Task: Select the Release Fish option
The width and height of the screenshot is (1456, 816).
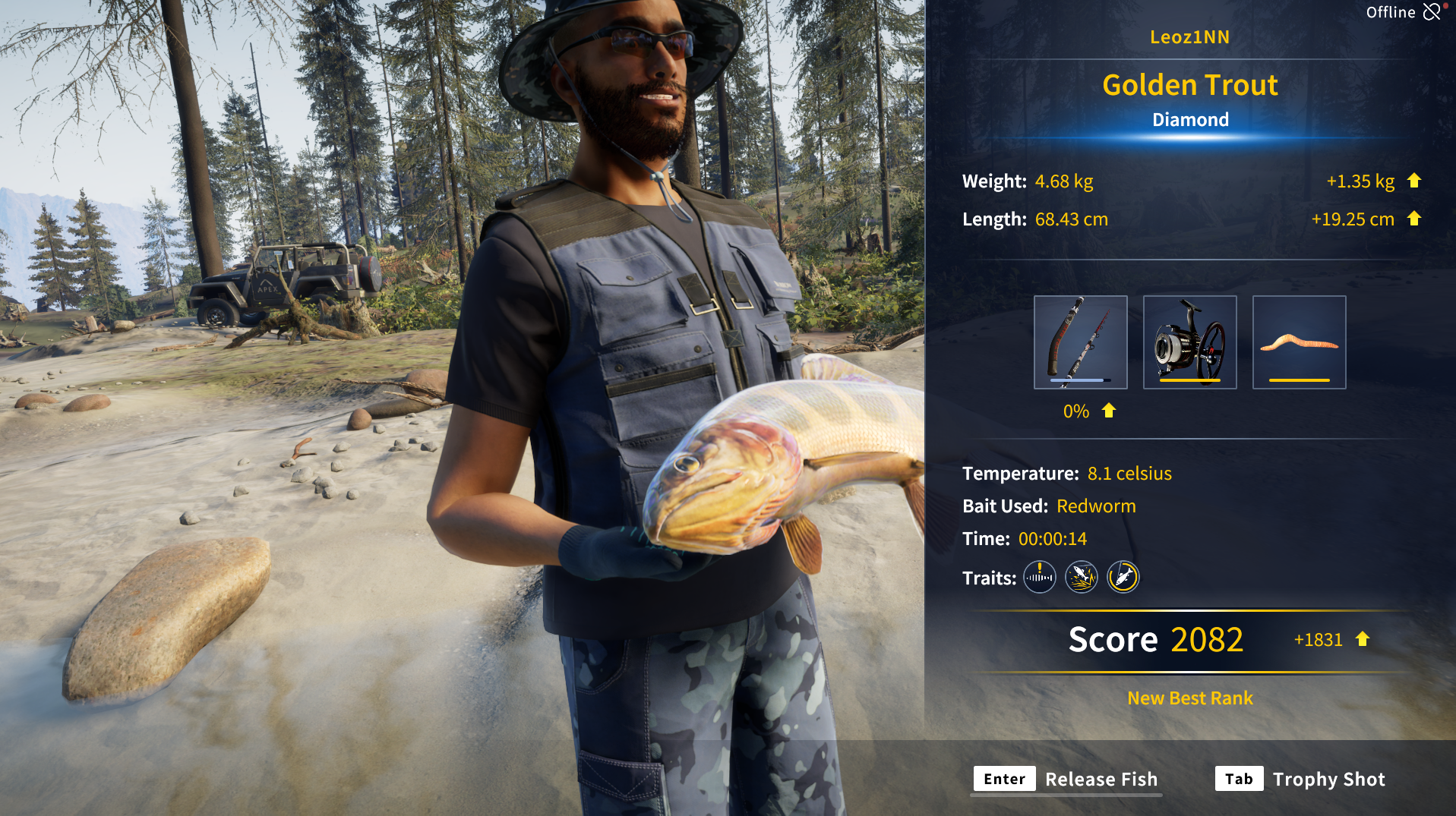Action: coord(1066,780)
